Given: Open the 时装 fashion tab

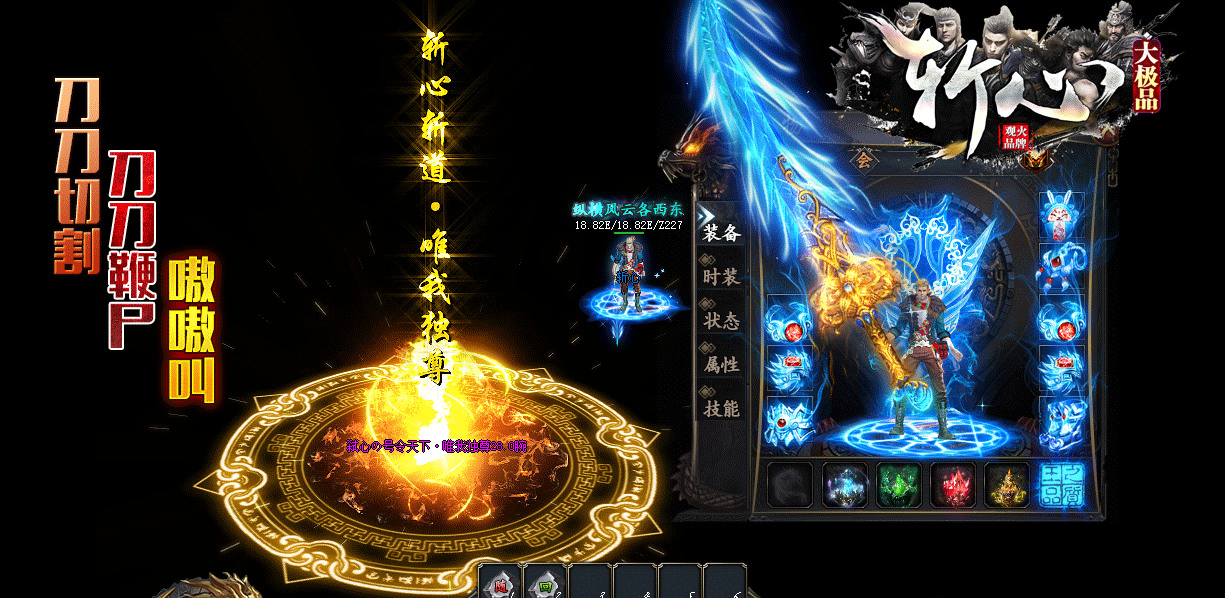Looking at the screenshot, I should (x=720, y=277).
